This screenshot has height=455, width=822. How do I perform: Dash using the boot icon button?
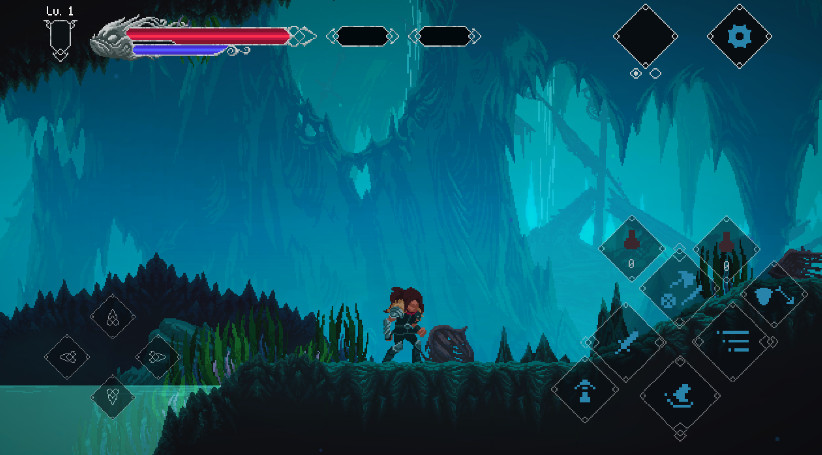click(x=679, y=395)
